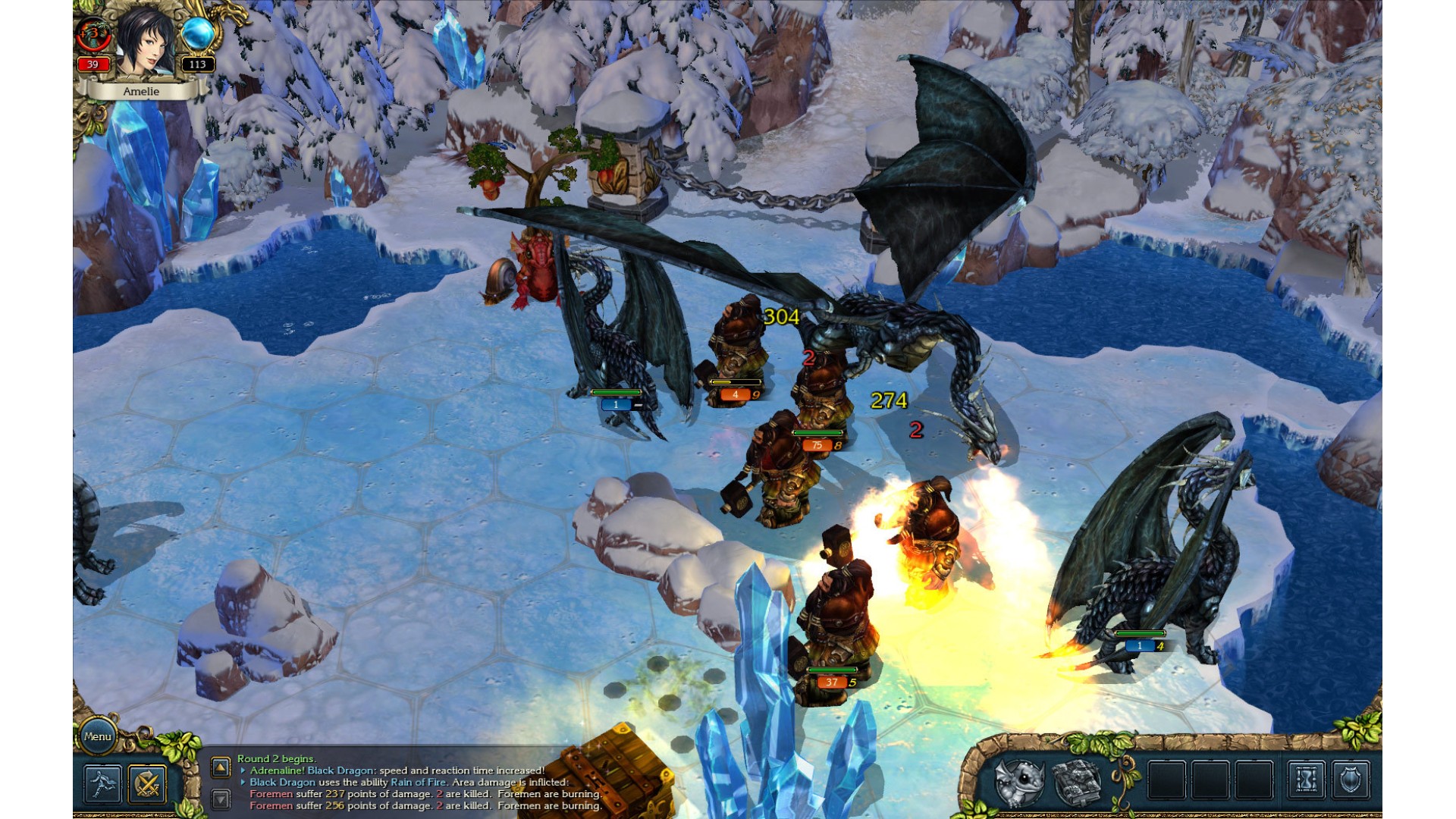Summon the baby dragon pet icon
The height and width of the screenshot is (819, 1456).
[x=1020, y=781]
